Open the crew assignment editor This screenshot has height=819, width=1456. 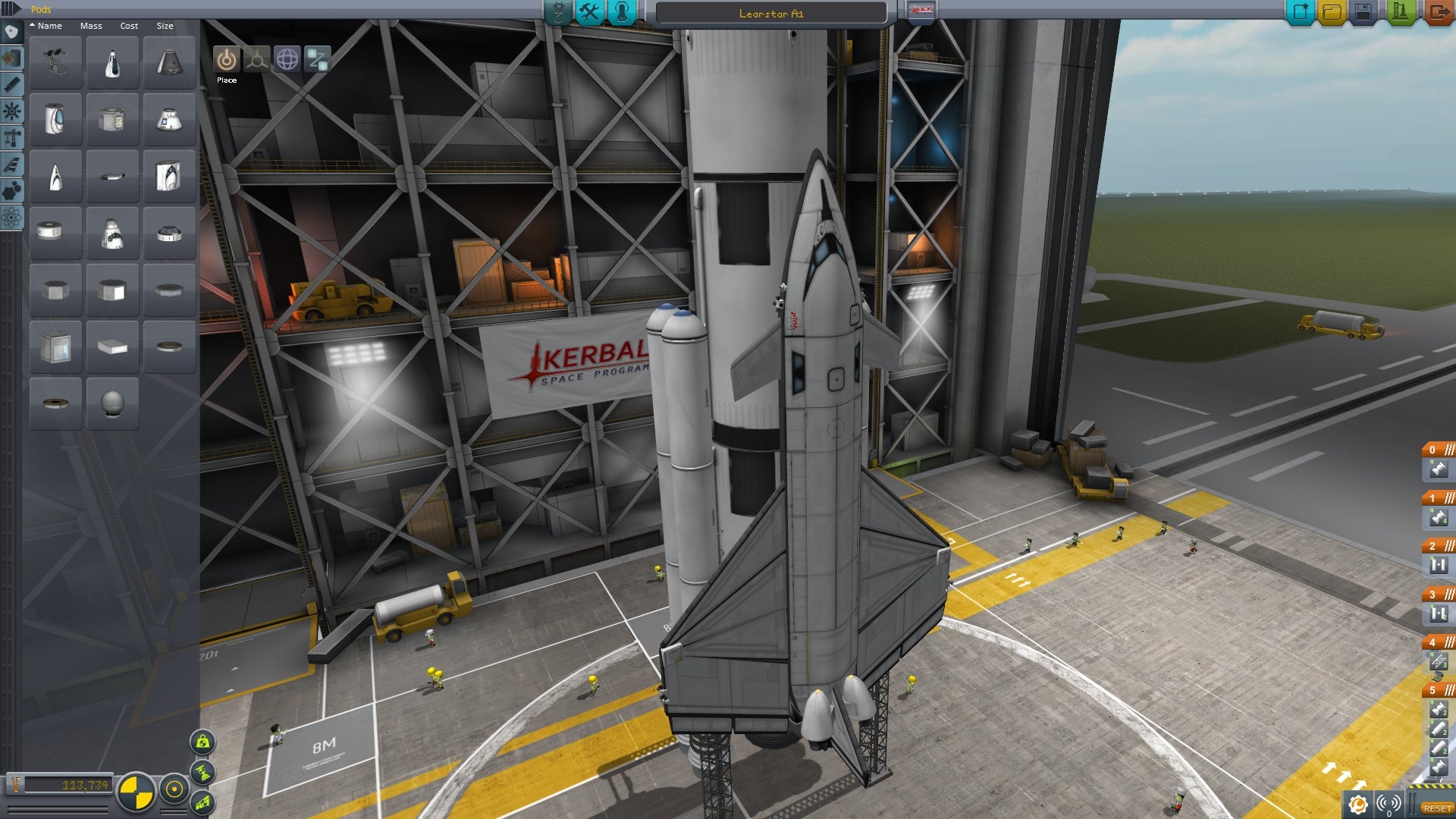(x=622, y=13)
